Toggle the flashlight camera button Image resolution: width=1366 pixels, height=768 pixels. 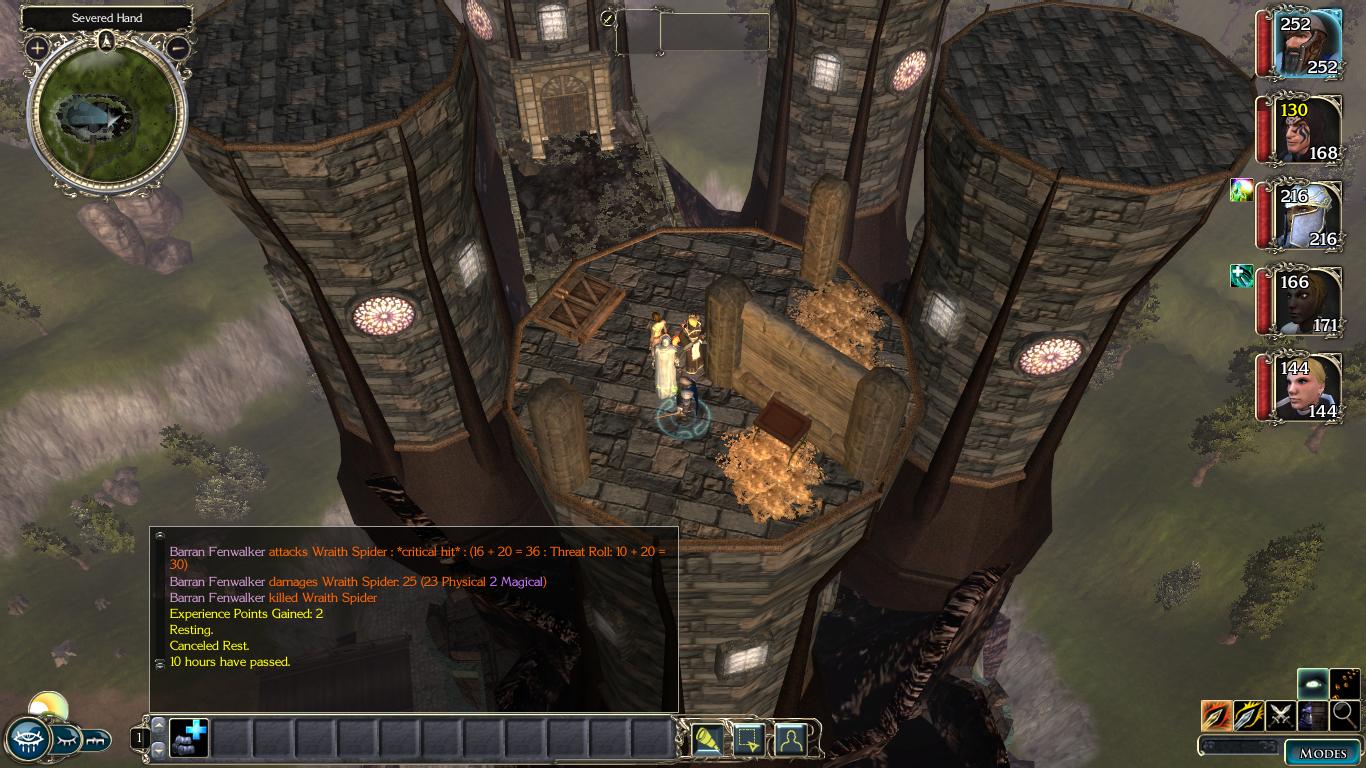[708, 739]
